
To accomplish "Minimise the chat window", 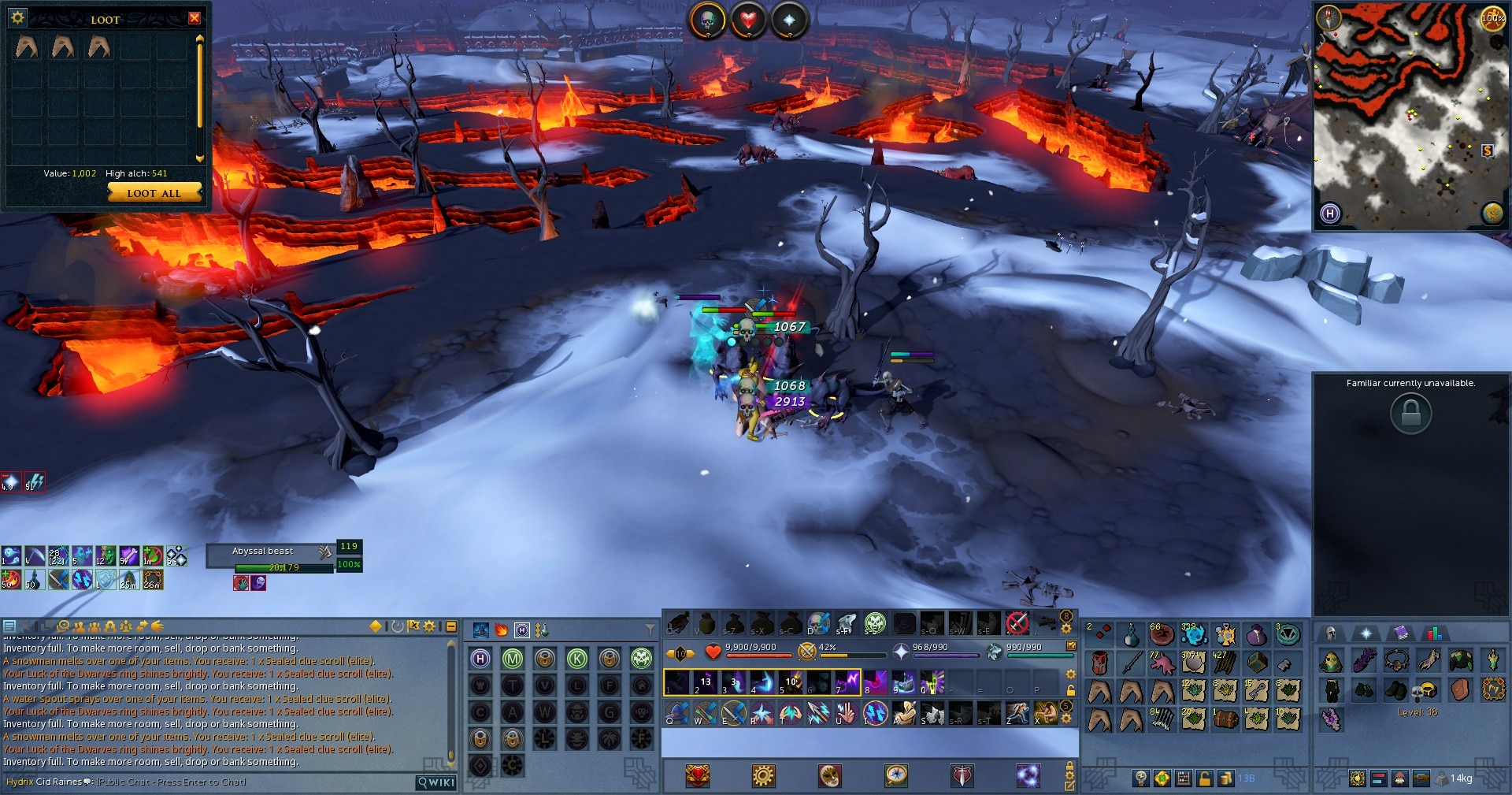I will click(x=451, y=626).
